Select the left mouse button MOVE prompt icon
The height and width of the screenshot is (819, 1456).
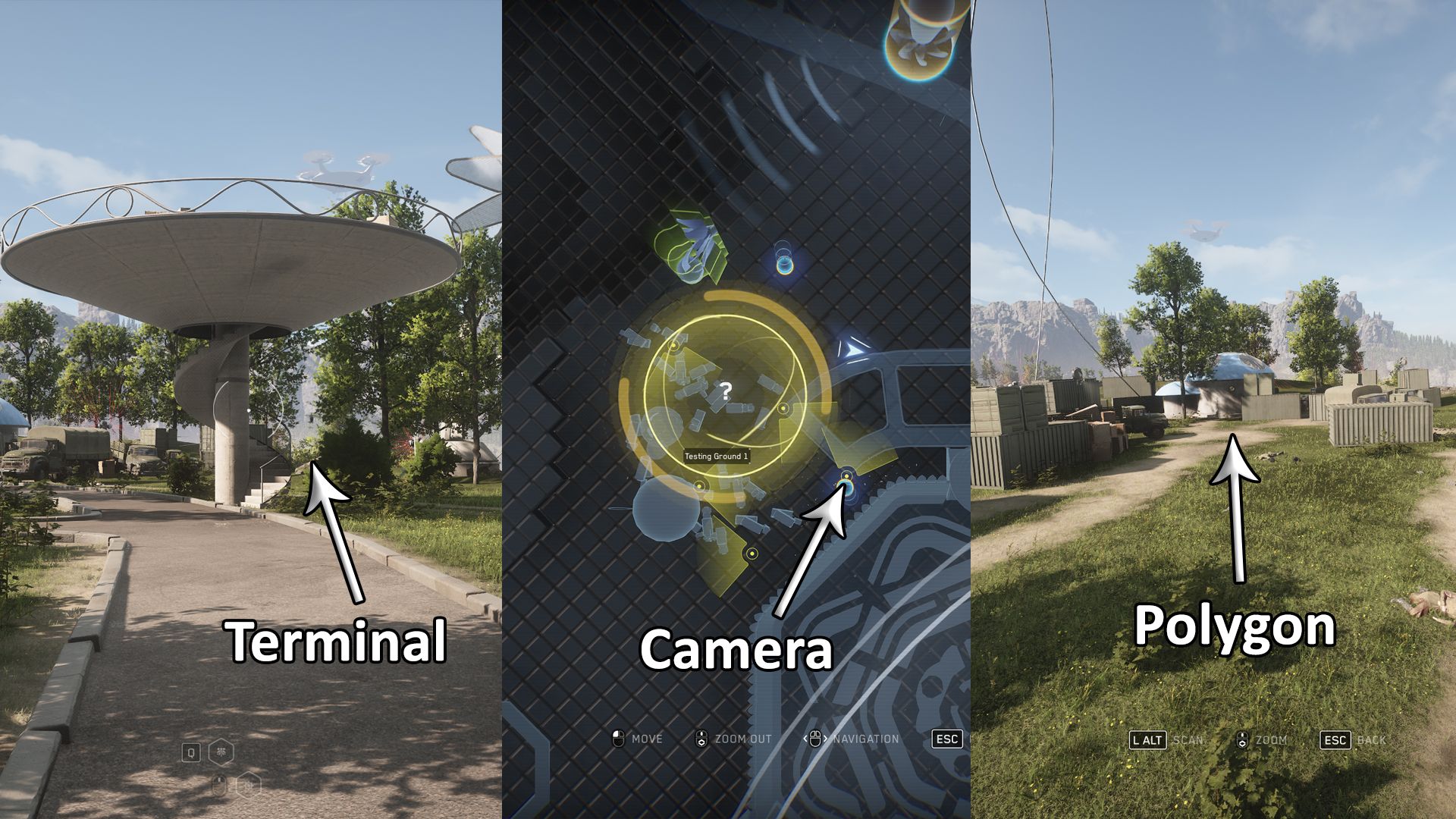click(618, 739)
